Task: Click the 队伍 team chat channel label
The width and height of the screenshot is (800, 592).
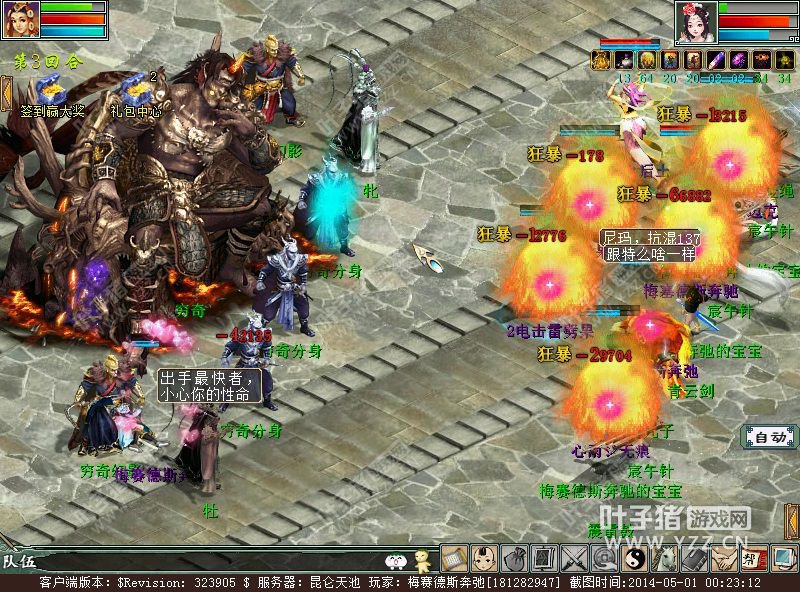Action: click(x=18, y=560)
